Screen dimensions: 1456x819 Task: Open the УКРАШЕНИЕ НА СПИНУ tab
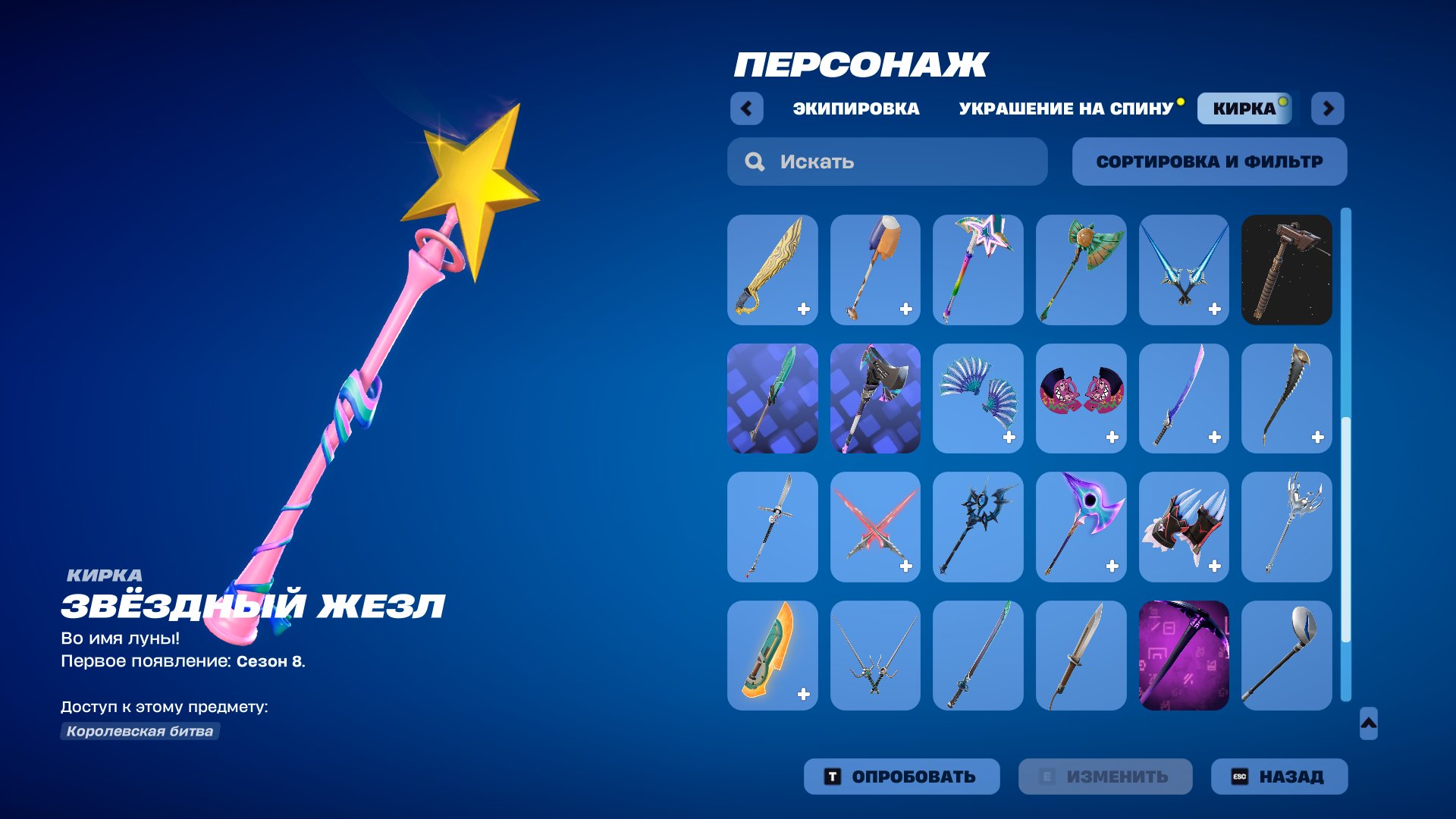tap(1065, 108)
